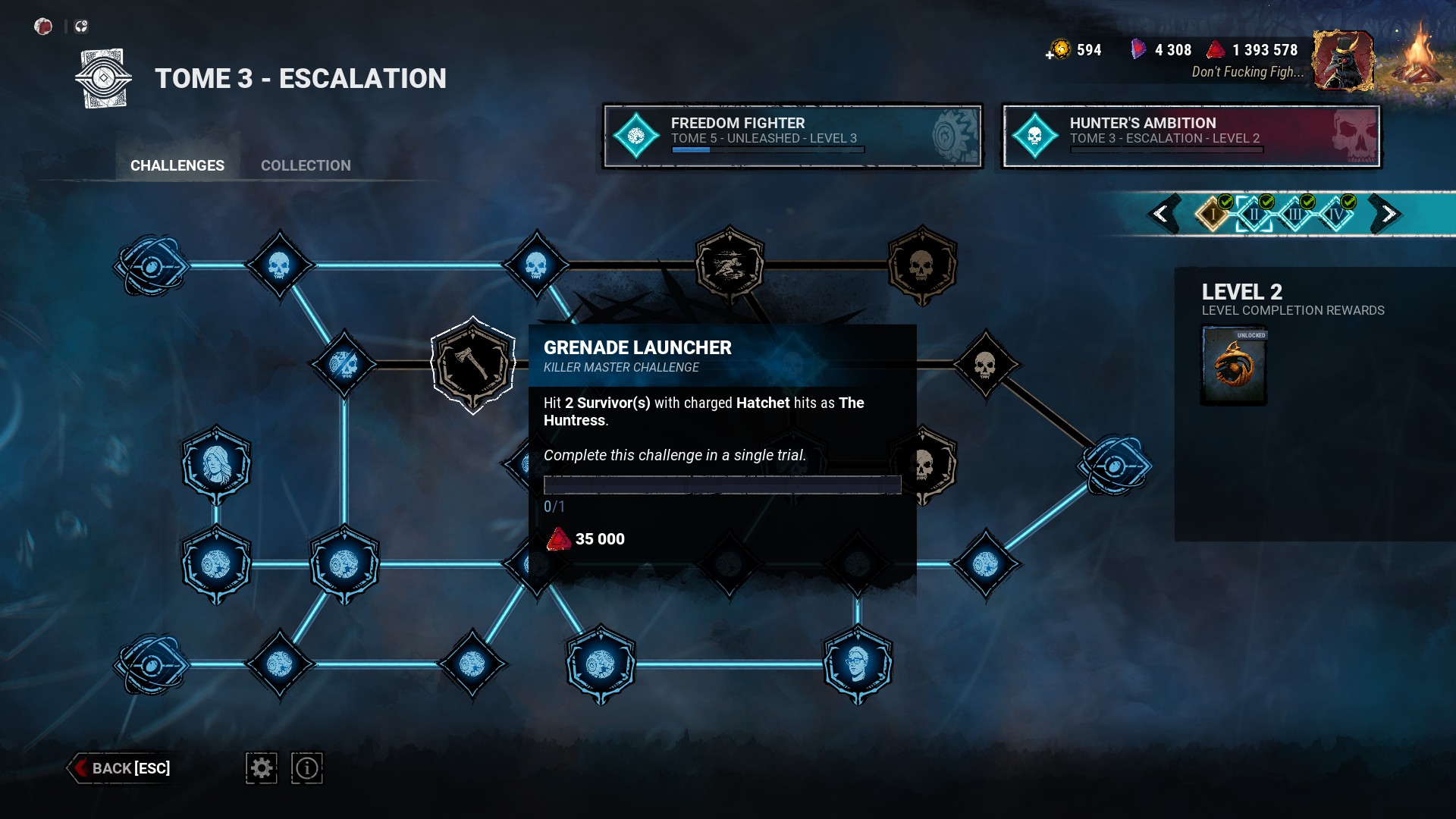Select the Freedom Fighter active challenge

pyautogui.click(x=792, y=136)
